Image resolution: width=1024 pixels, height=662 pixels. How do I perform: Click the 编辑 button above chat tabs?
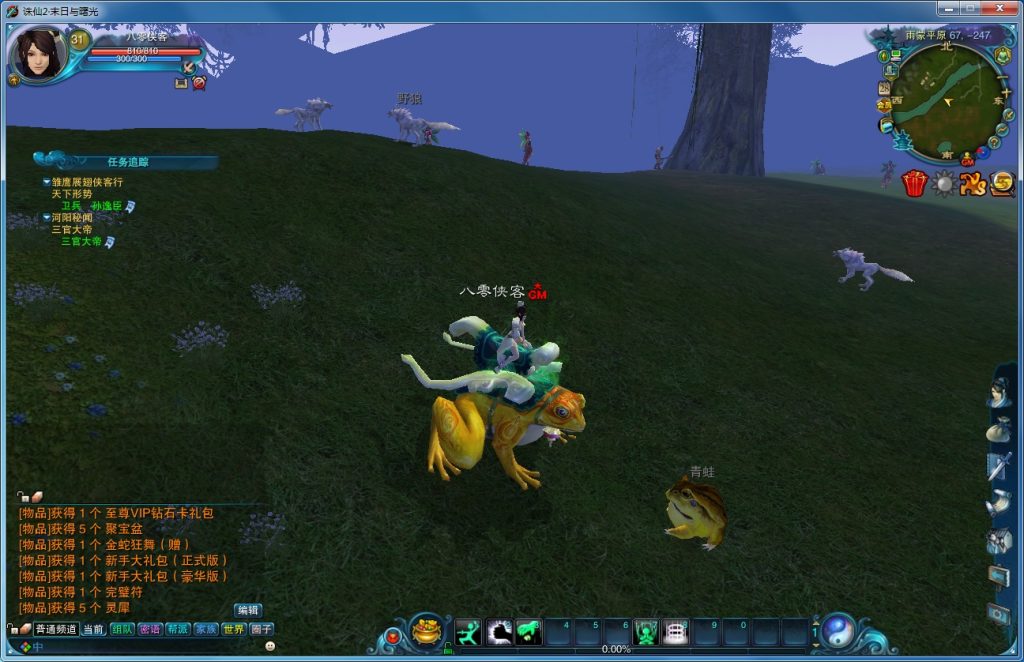tap(248, 610)
